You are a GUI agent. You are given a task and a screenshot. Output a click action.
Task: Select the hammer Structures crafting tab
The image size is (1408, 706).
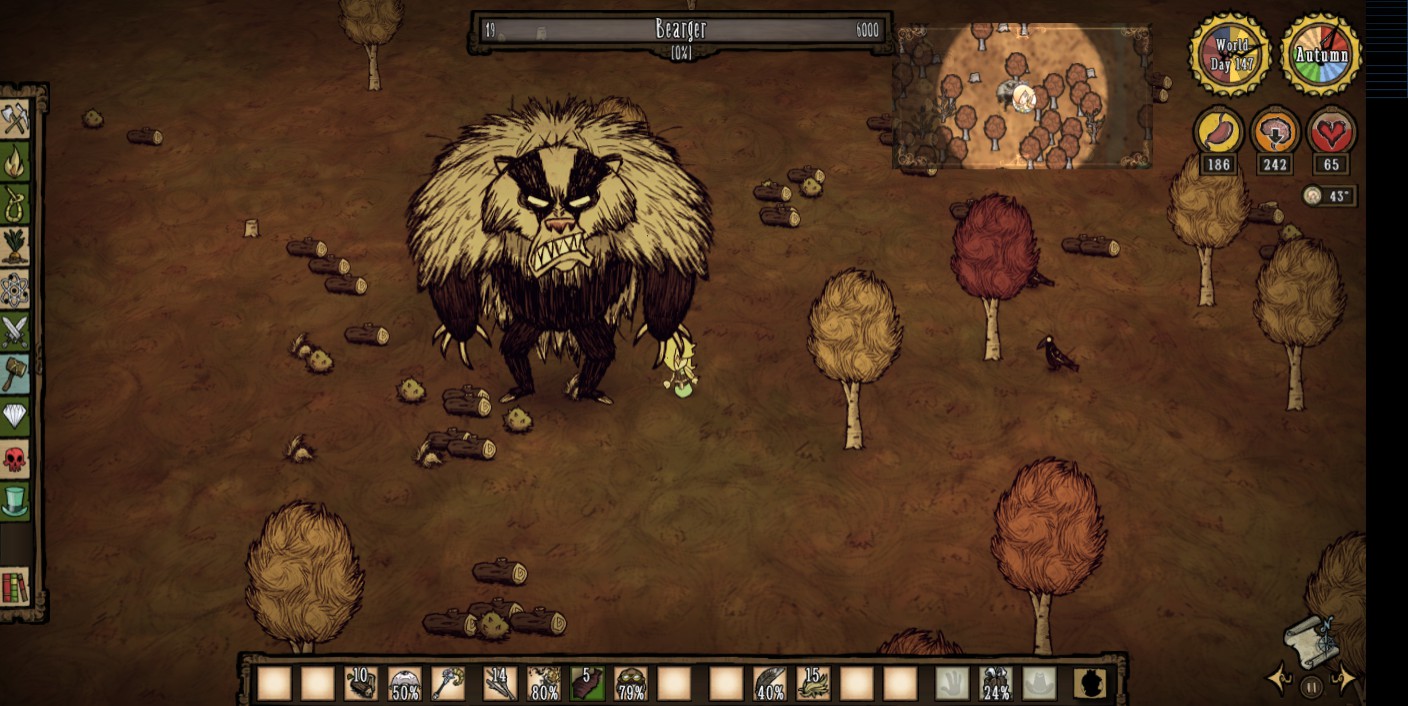(15, 373)
